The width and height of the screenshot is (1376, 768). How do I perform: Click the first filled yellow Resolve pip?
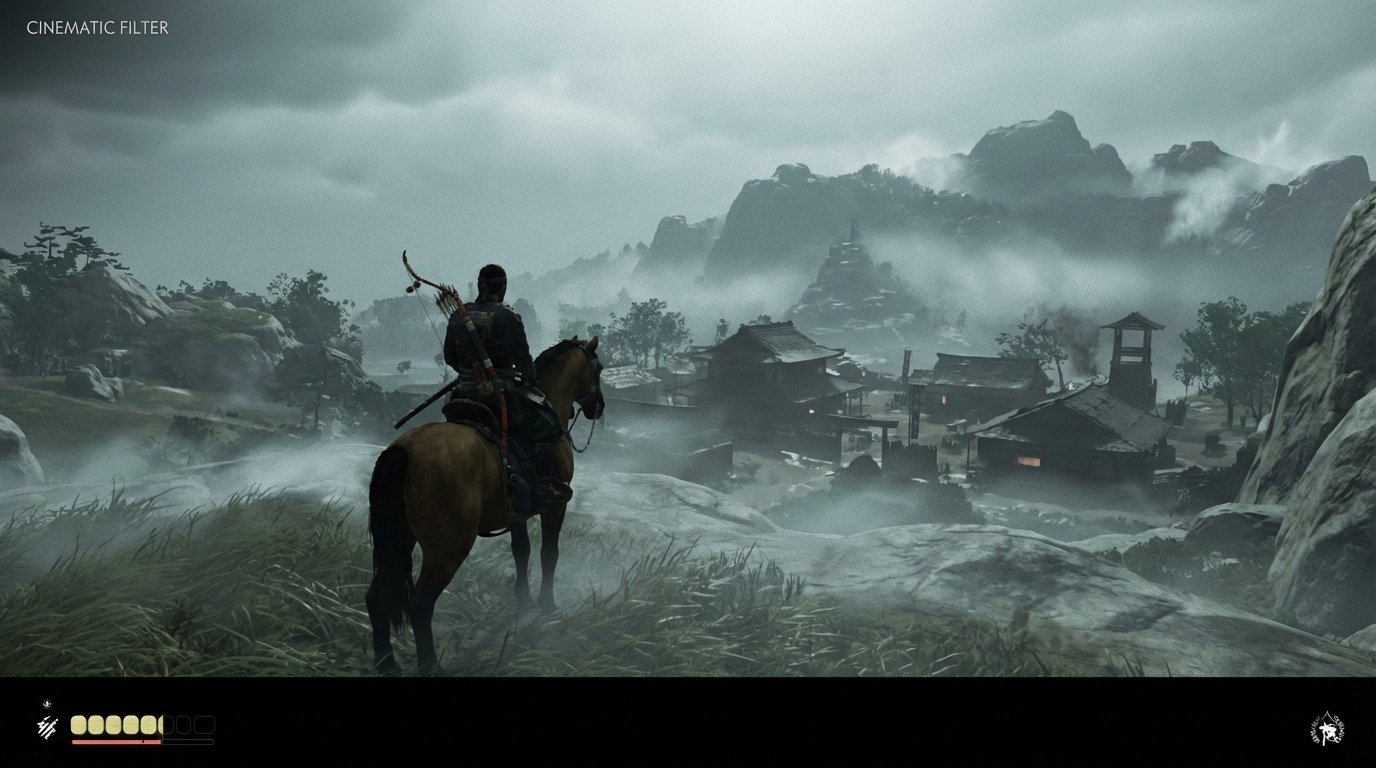pos(78,724)
